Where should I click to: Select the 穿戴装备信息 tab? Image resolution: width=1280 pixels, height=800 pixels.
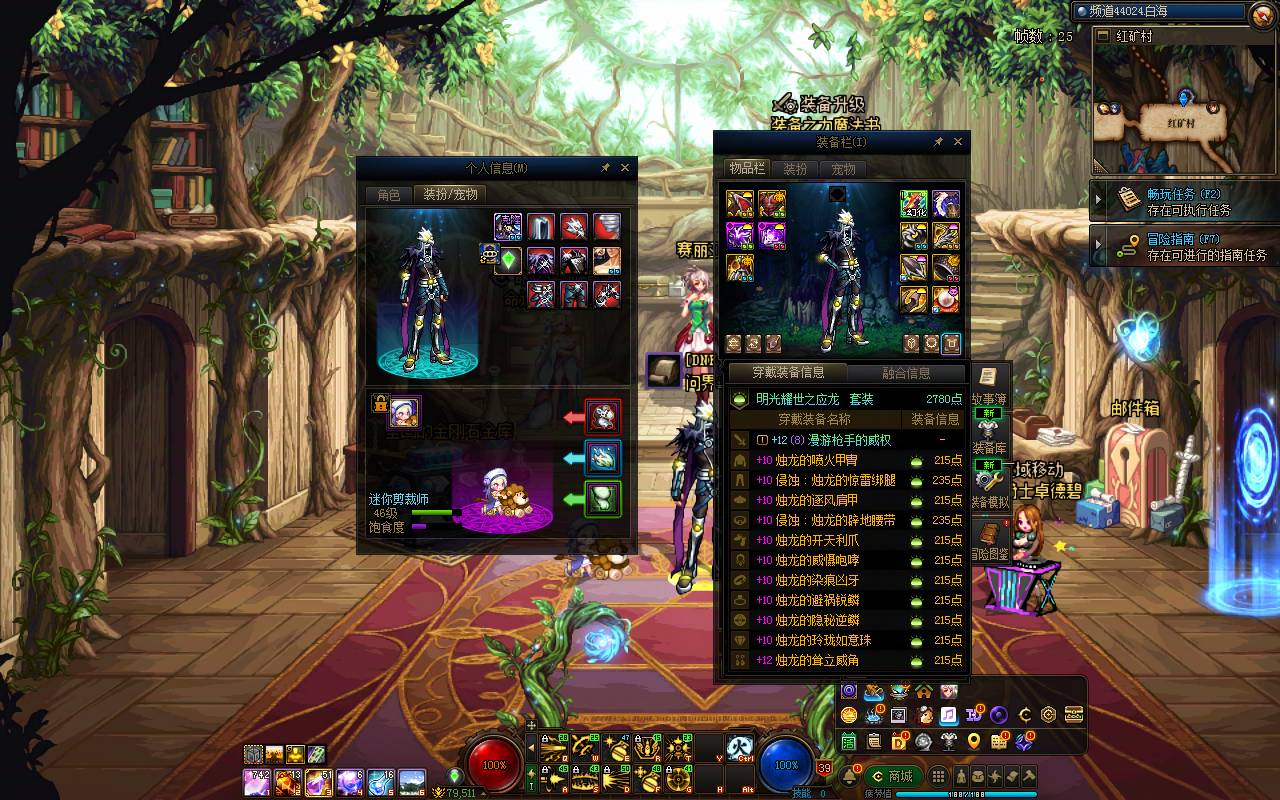point(789,373)
